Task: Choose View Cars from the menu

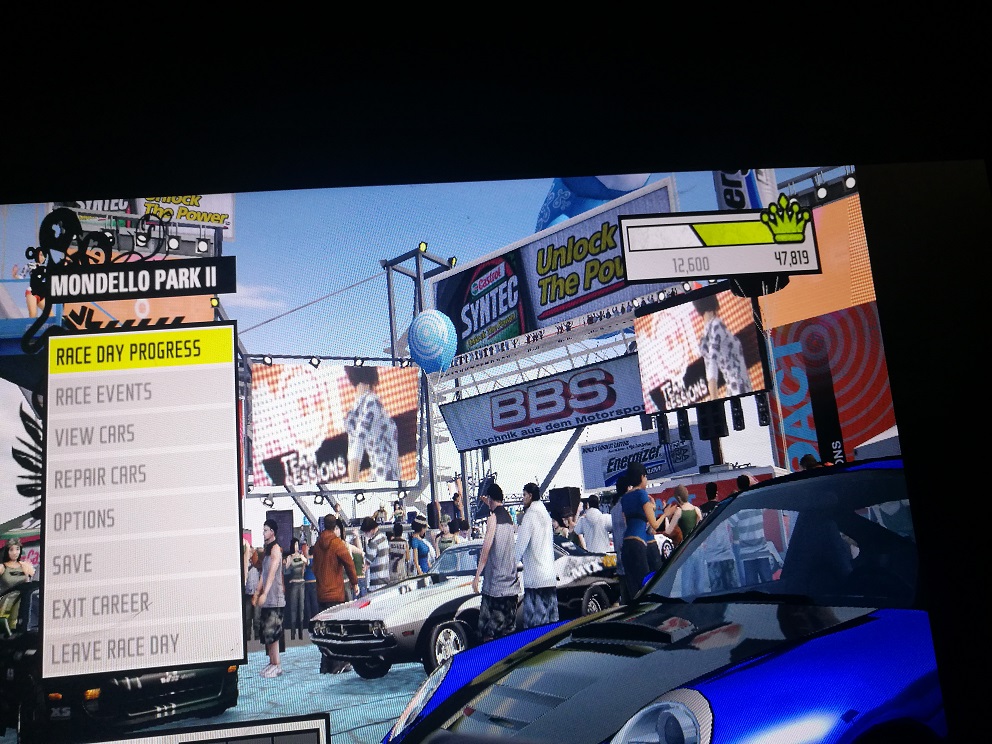Action: tap(95, 435)
